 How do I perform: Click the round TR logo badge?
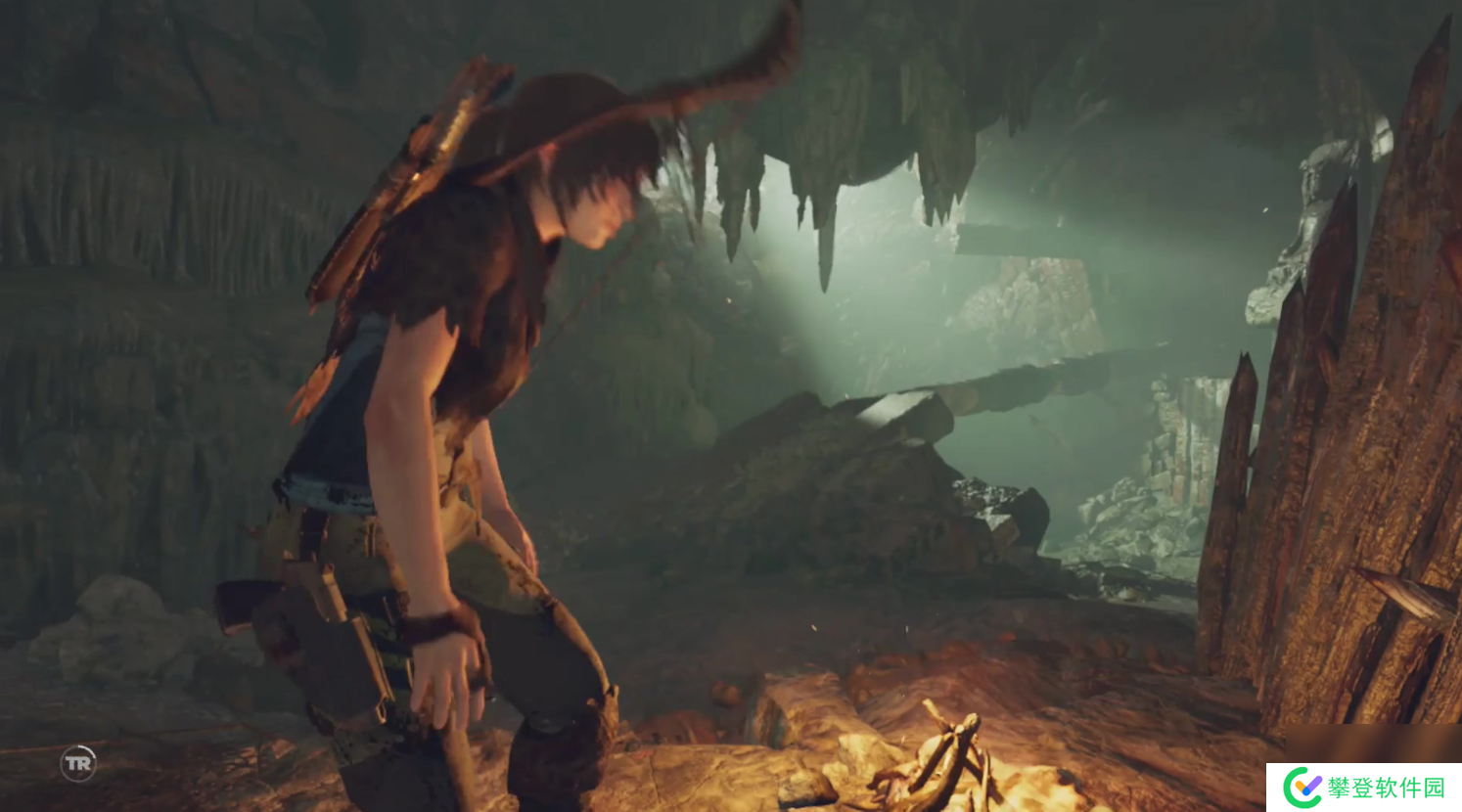click(x=78, y=763)
